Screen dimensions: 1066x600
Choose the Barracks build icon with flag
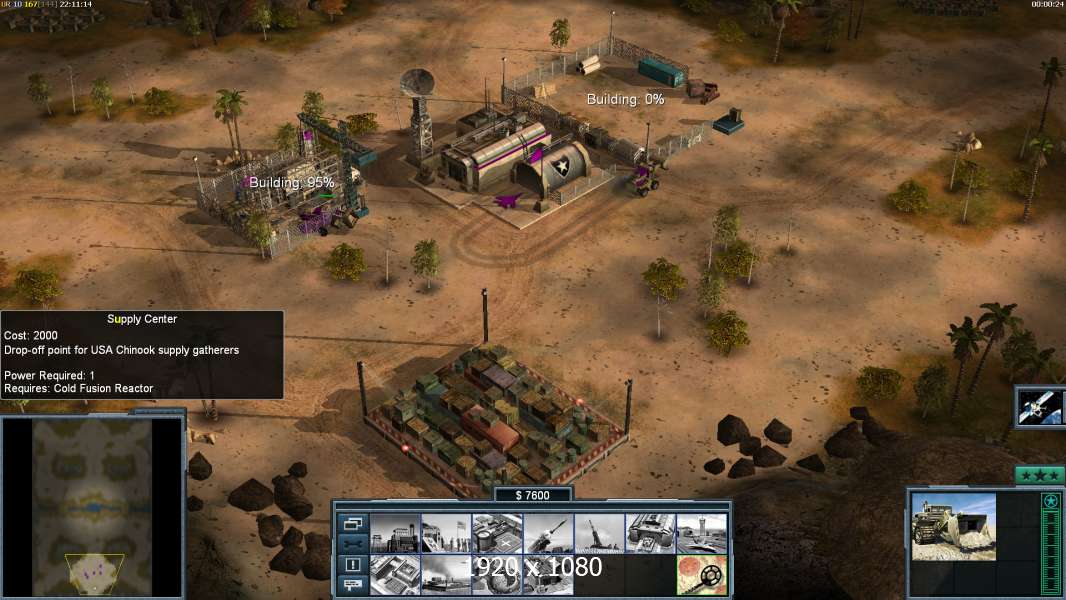tap(446, 533)
